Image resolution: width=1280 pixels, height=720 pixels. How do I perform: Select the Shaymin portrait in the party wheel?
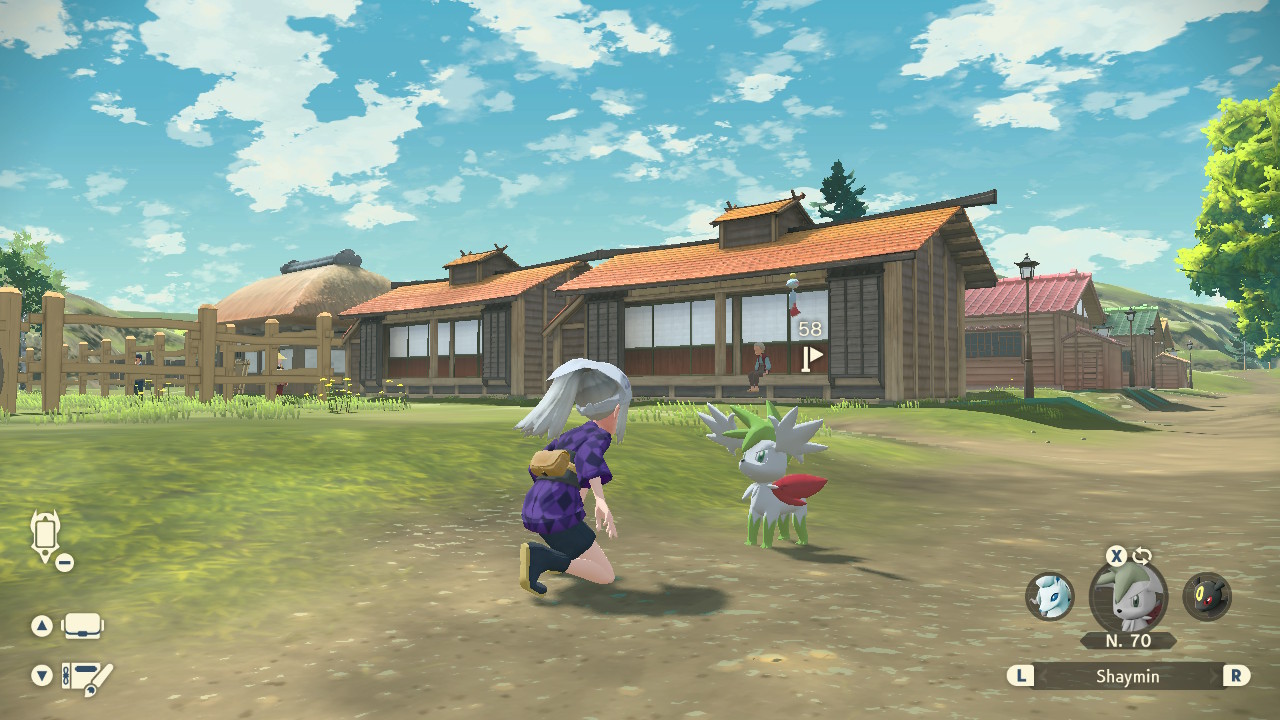[x=1128, y=598]
